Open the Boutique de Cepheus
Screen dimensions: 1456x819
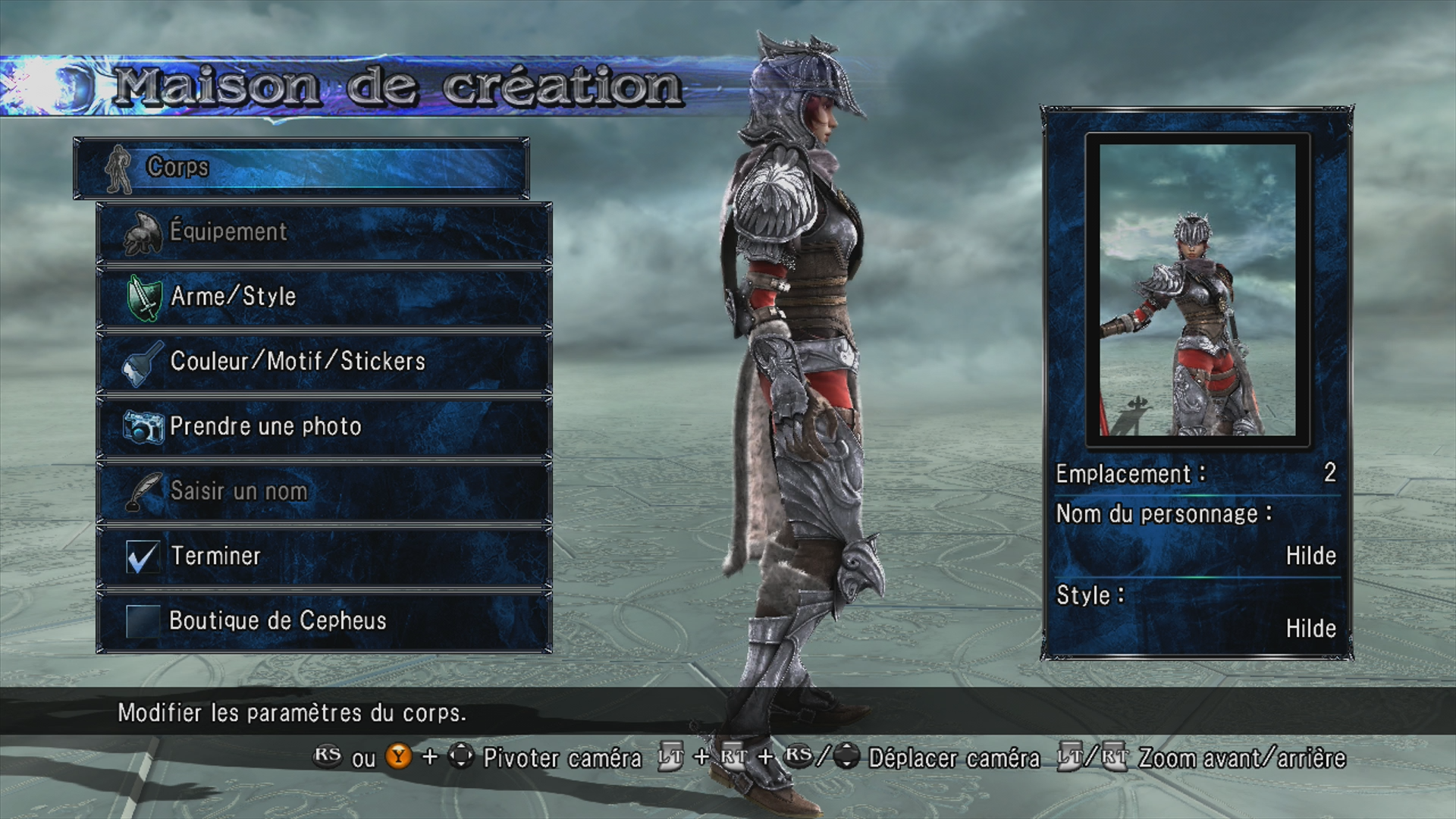click(324, 621)
